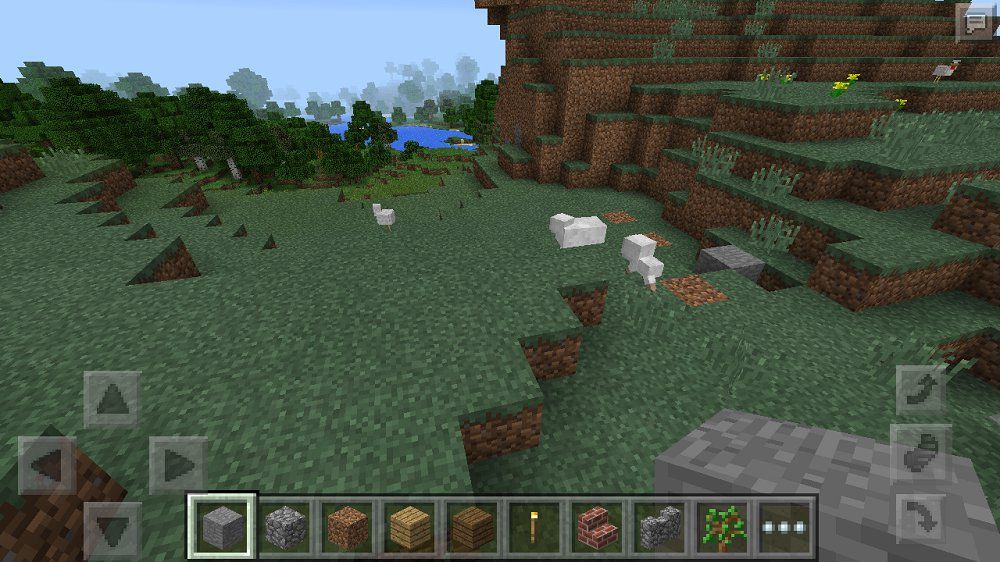Select the sapling hotbar slot
The height and width of the screenshot is (562, 1000).
click(x=722, y=526)
